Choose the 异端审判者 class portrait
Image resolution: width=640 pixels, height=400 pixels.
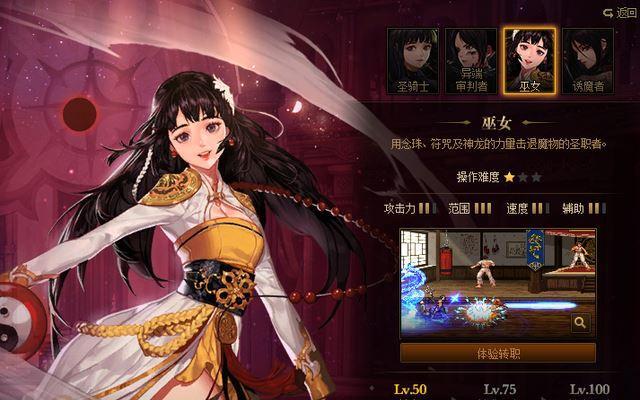pos(471,60)
